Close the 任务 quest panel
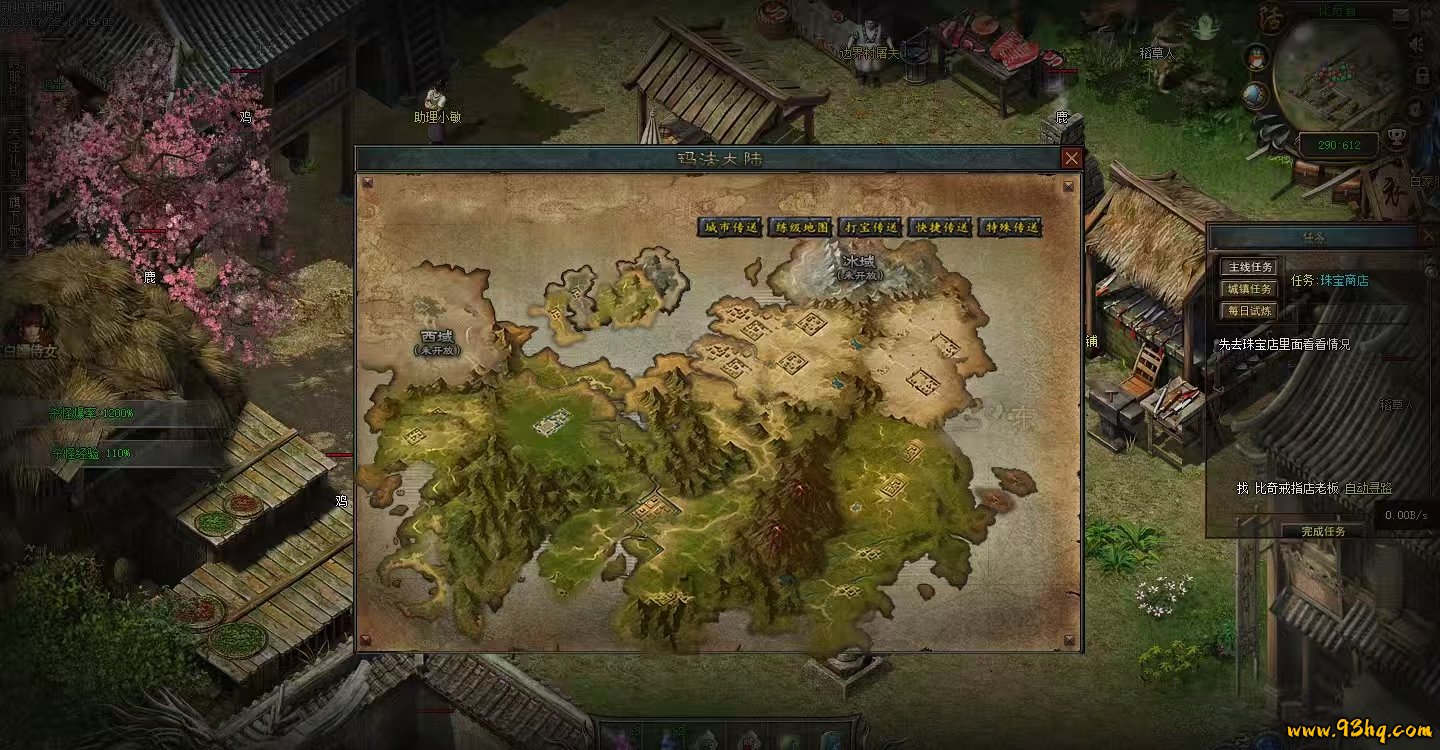 1429,237
